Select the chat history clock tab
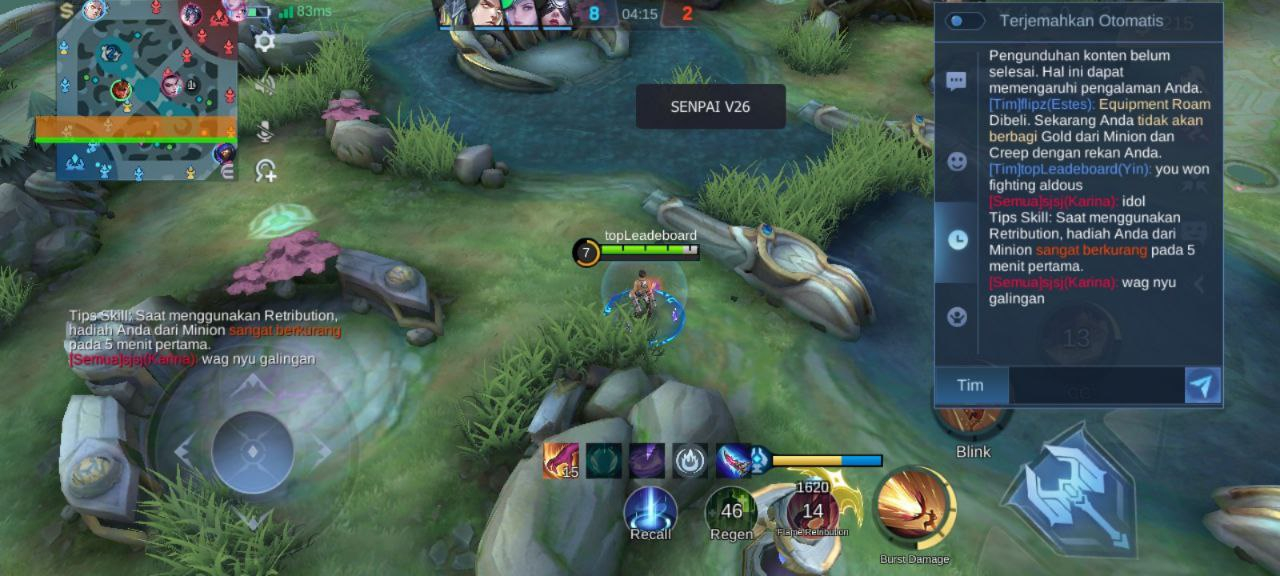 pyautogui.click(x=957, y=240)
